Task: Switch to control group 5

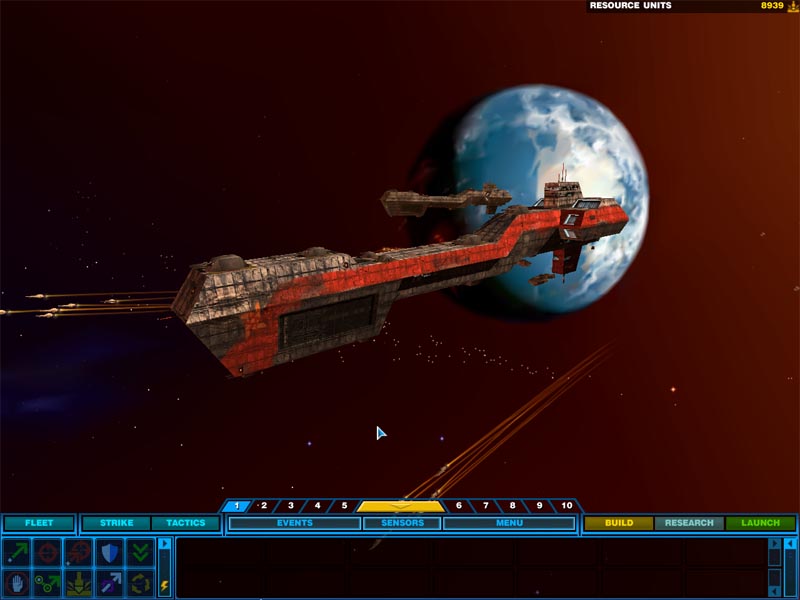Action: coord(343,506)
